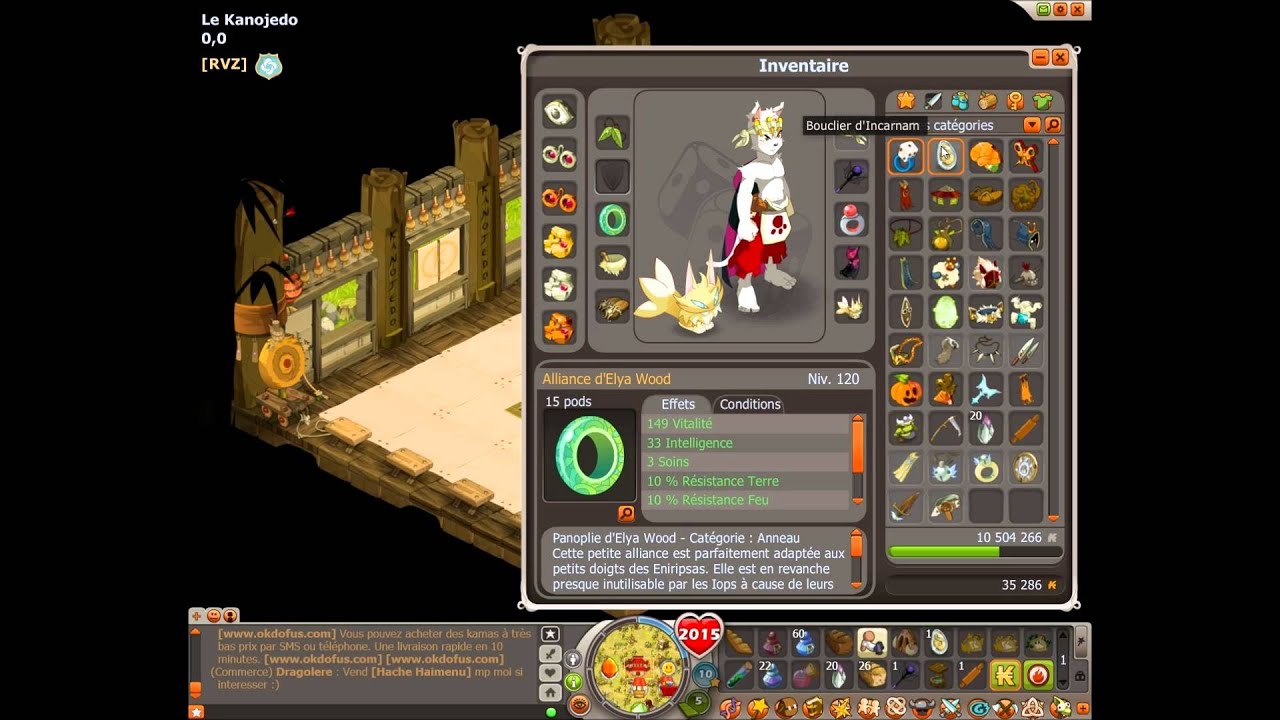Click the magnifier under the ring preview

626,513
